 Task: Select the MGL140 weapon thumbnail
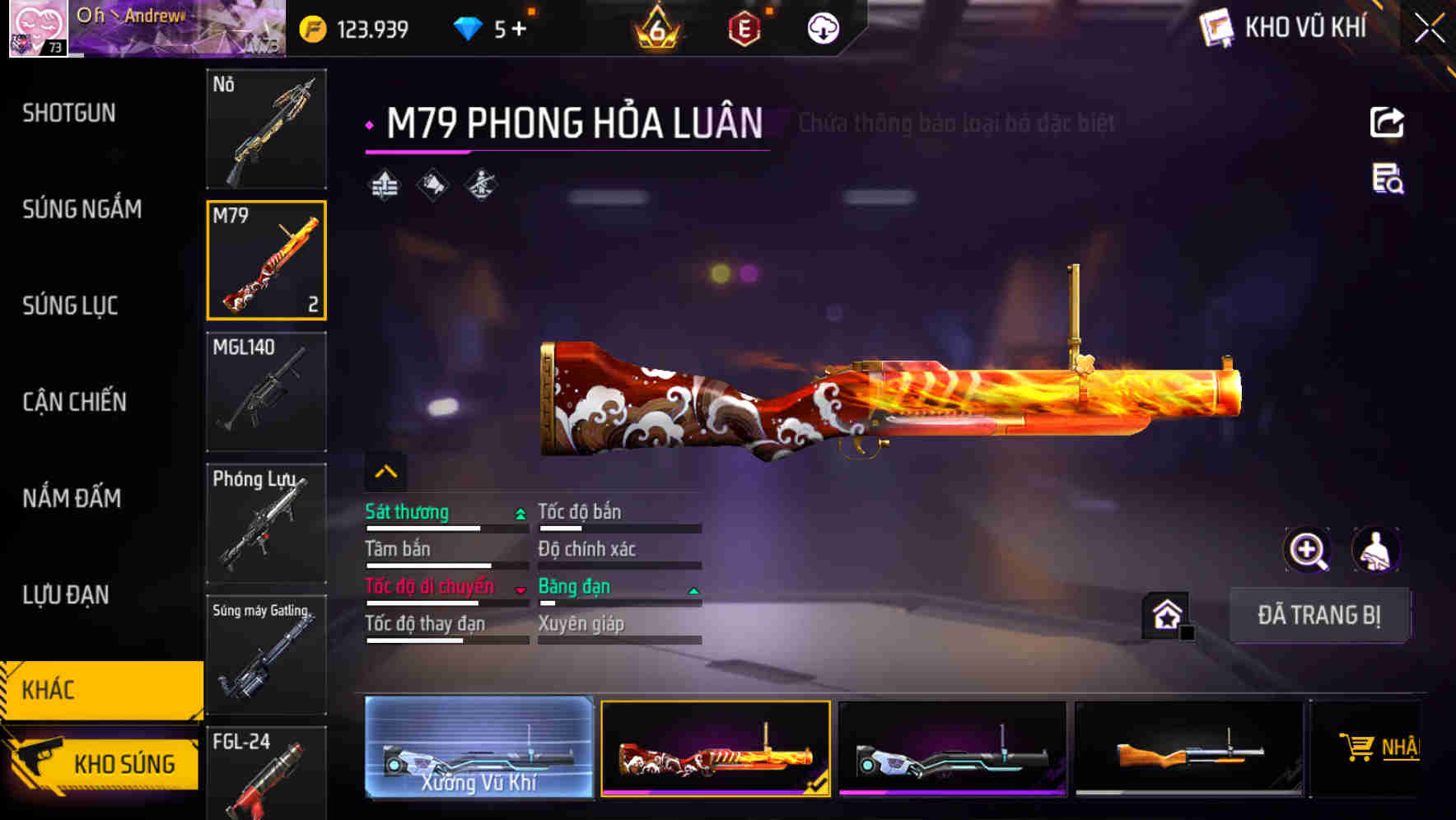pos(265,392)
